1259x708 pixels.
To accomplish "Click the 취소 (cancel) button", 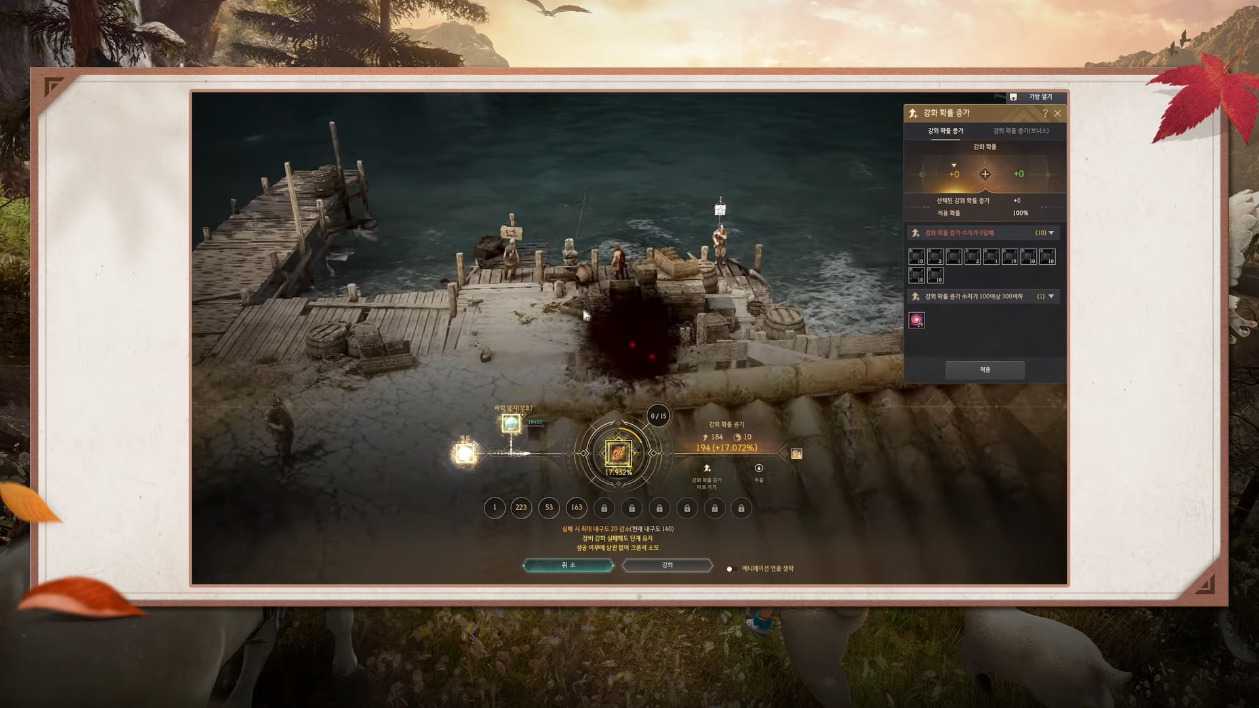I will tap(567, 565).
